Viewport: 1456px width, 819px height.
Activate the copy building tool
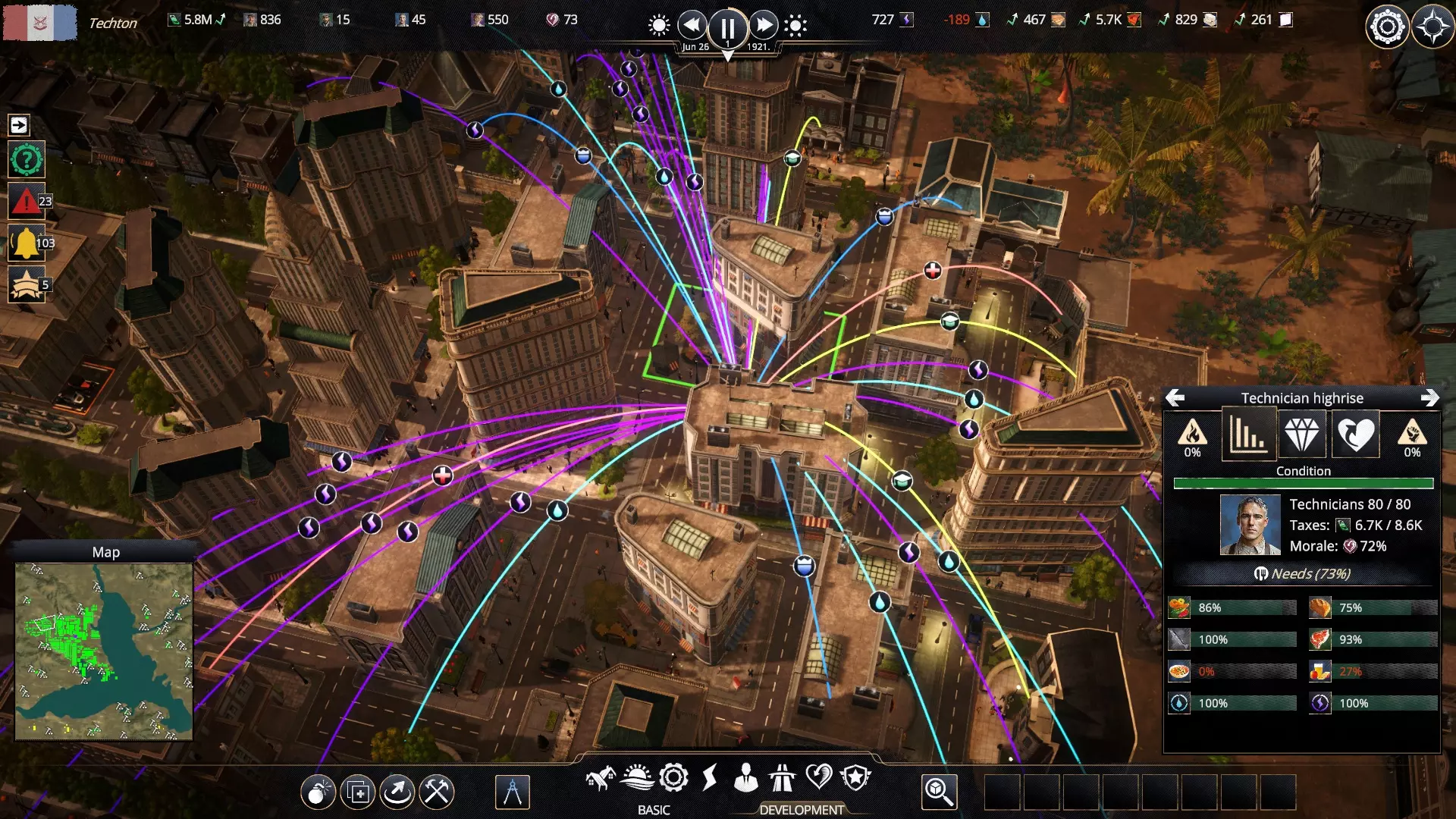click(358, 792)
